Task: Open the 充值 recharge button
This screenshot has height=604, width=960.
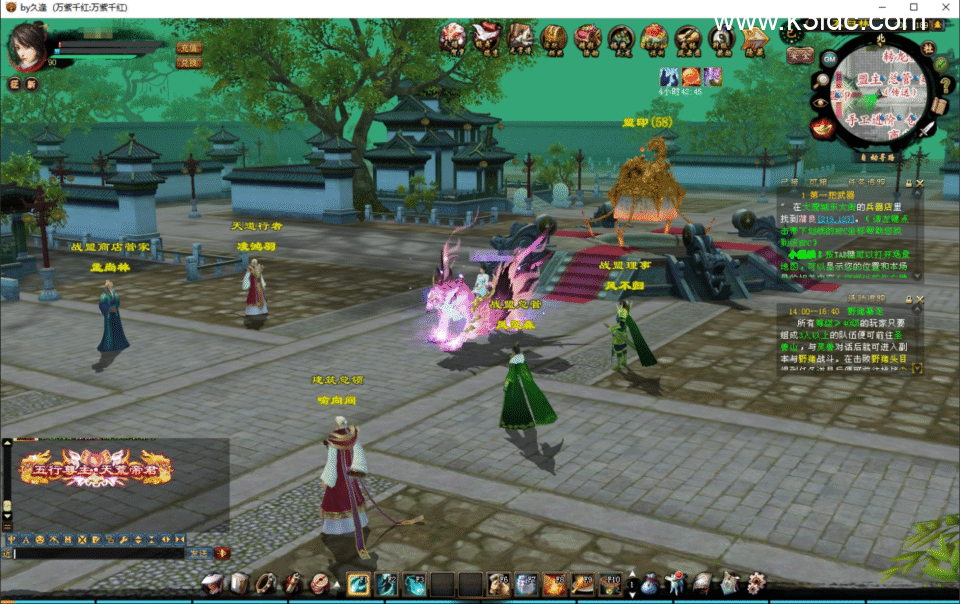Action: [188, 47]
